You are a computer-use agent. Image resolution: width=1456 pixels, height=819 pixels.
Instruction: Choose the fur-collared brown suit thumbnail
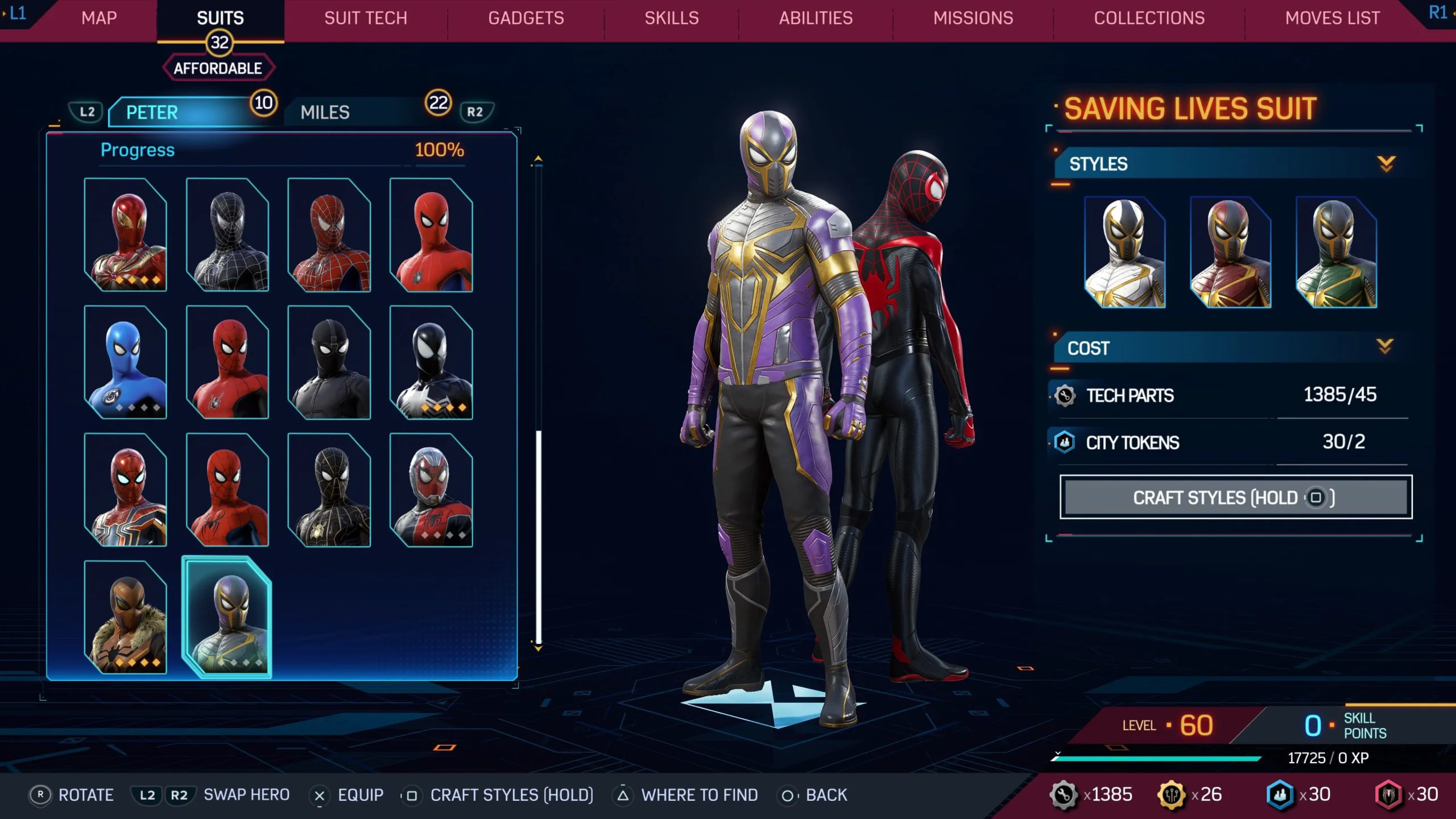point(125,617)
